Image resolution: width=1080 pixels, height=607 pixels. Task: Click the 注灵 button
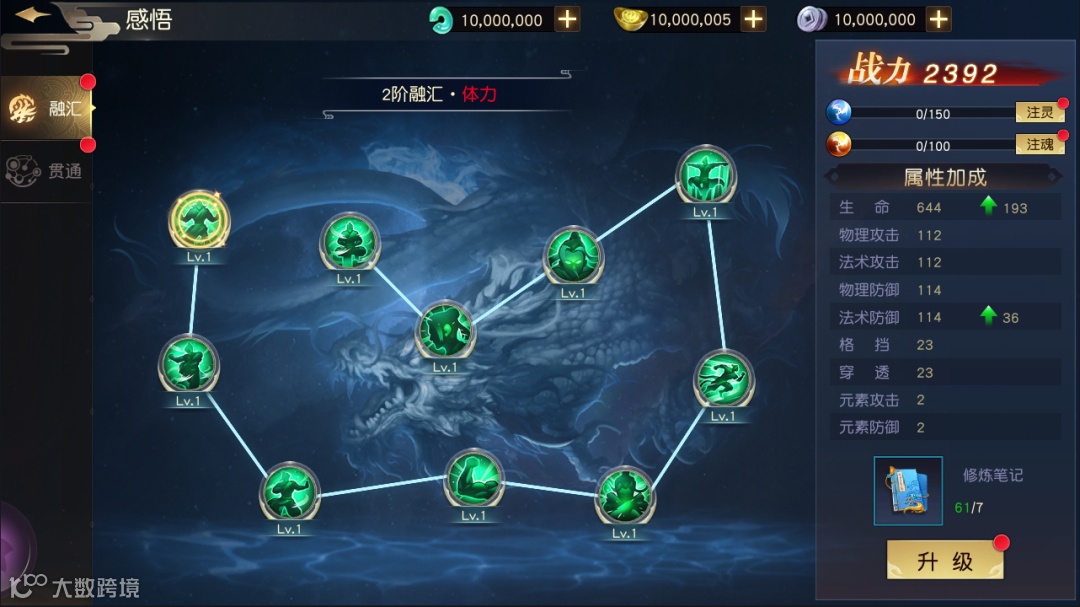tap(1039, 113)
